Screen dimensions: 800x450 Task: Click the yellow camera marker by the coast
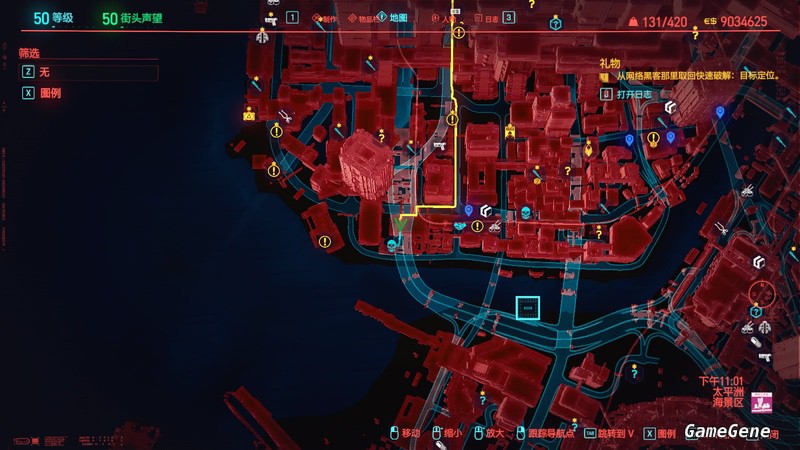pos(248,116)
